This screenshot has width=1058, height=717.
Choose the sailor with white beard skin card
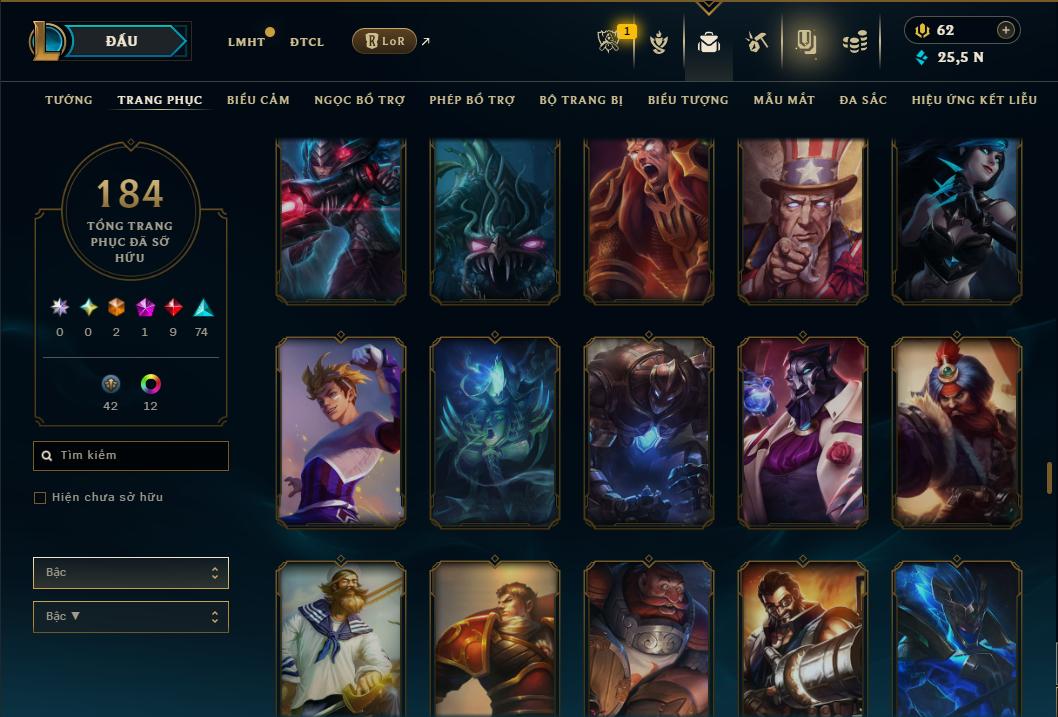tap(341, 640)
